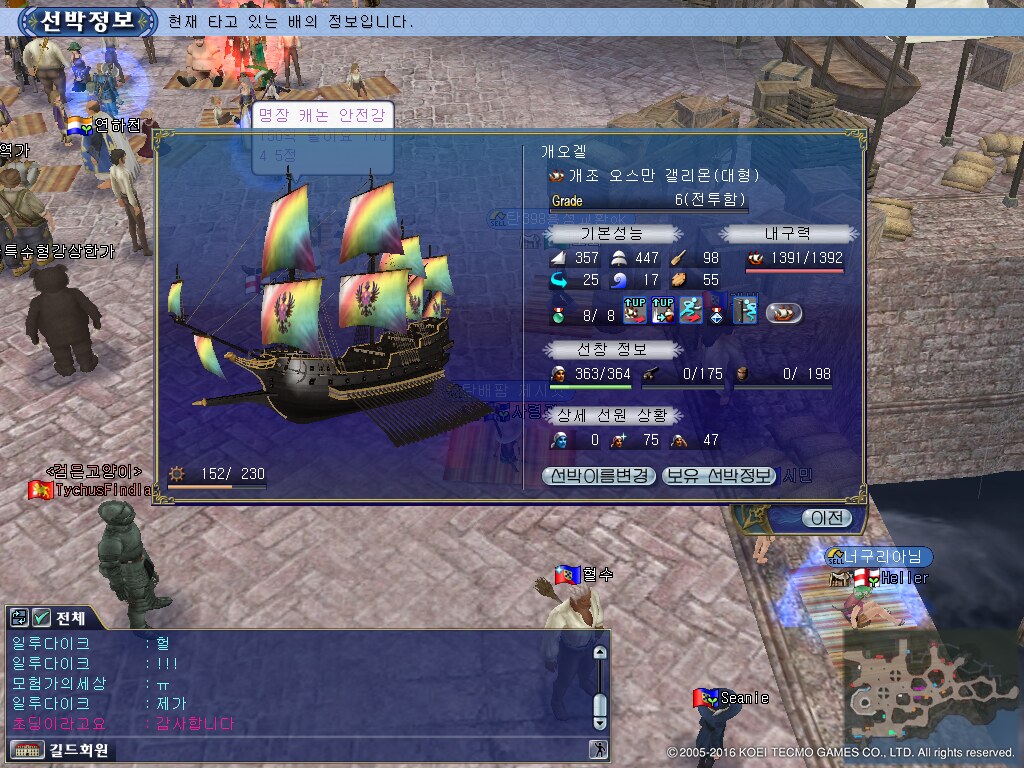Viewport: 1024px width, 768px height.
Task: Toggle the green checkmark chat filter
Action: pyautogui.click(x=42, y=618)
